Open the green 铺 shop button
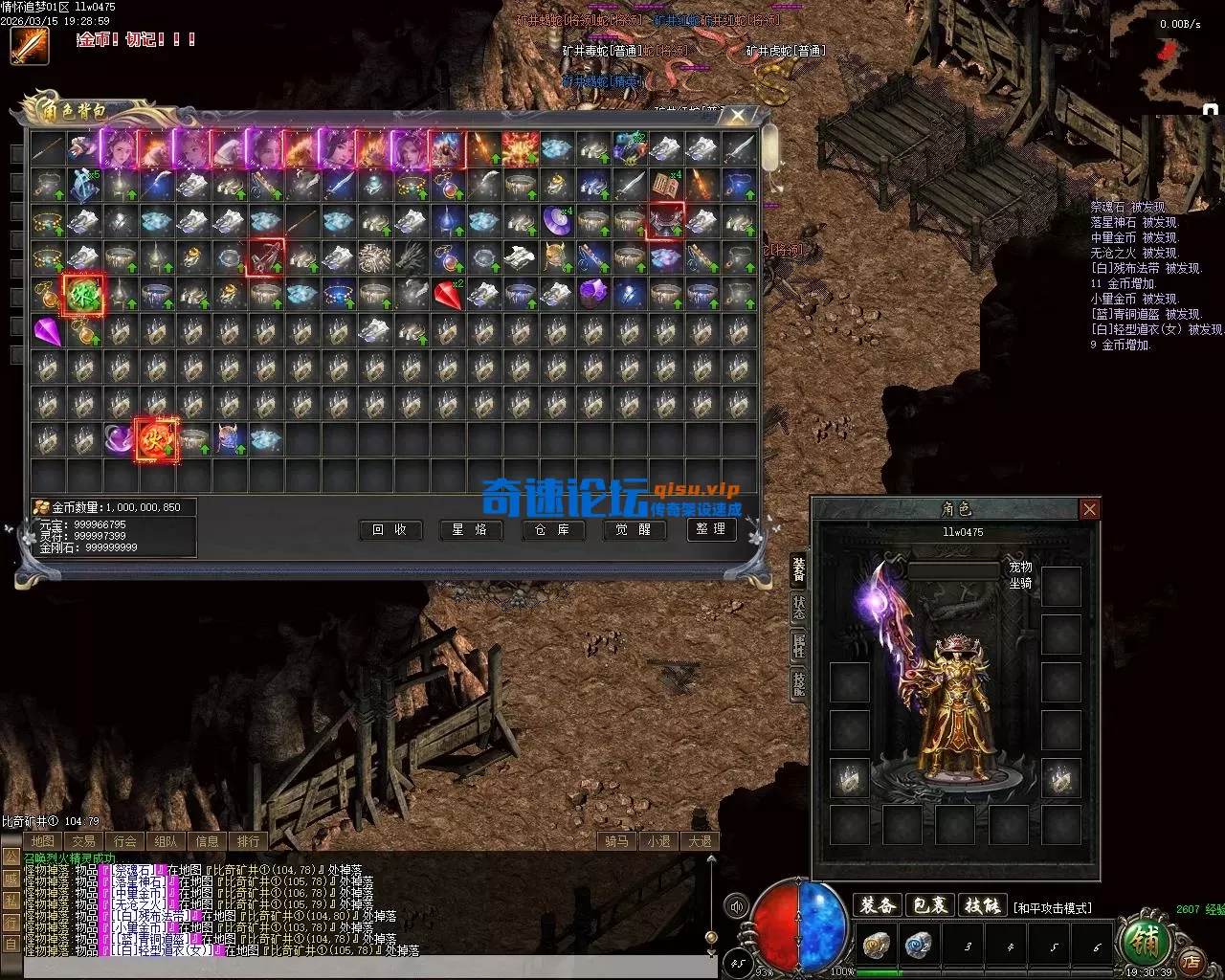 click(1145, 944)
